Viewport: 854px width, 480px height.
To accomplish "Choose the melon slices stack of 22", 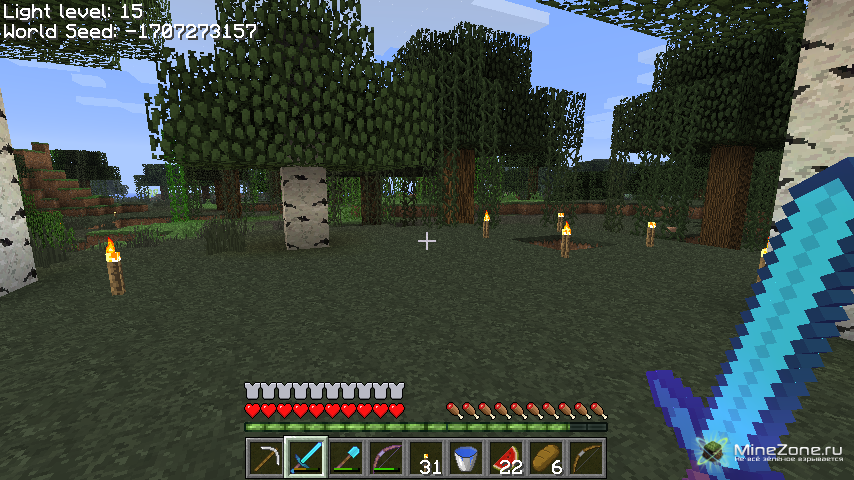I will pos(506,458).
